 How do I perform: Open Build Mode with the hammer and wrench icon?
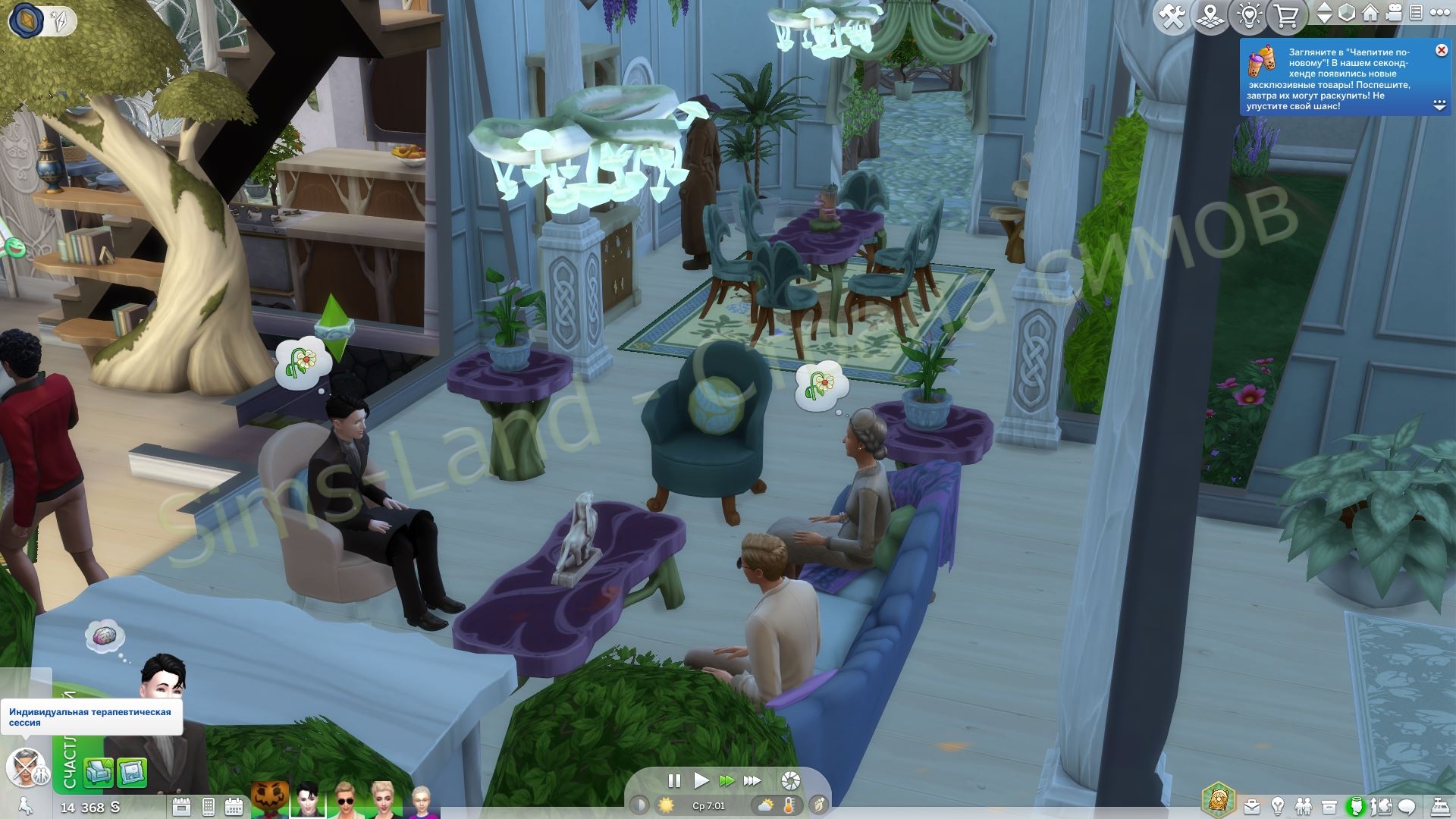(x=1174, y=17)
